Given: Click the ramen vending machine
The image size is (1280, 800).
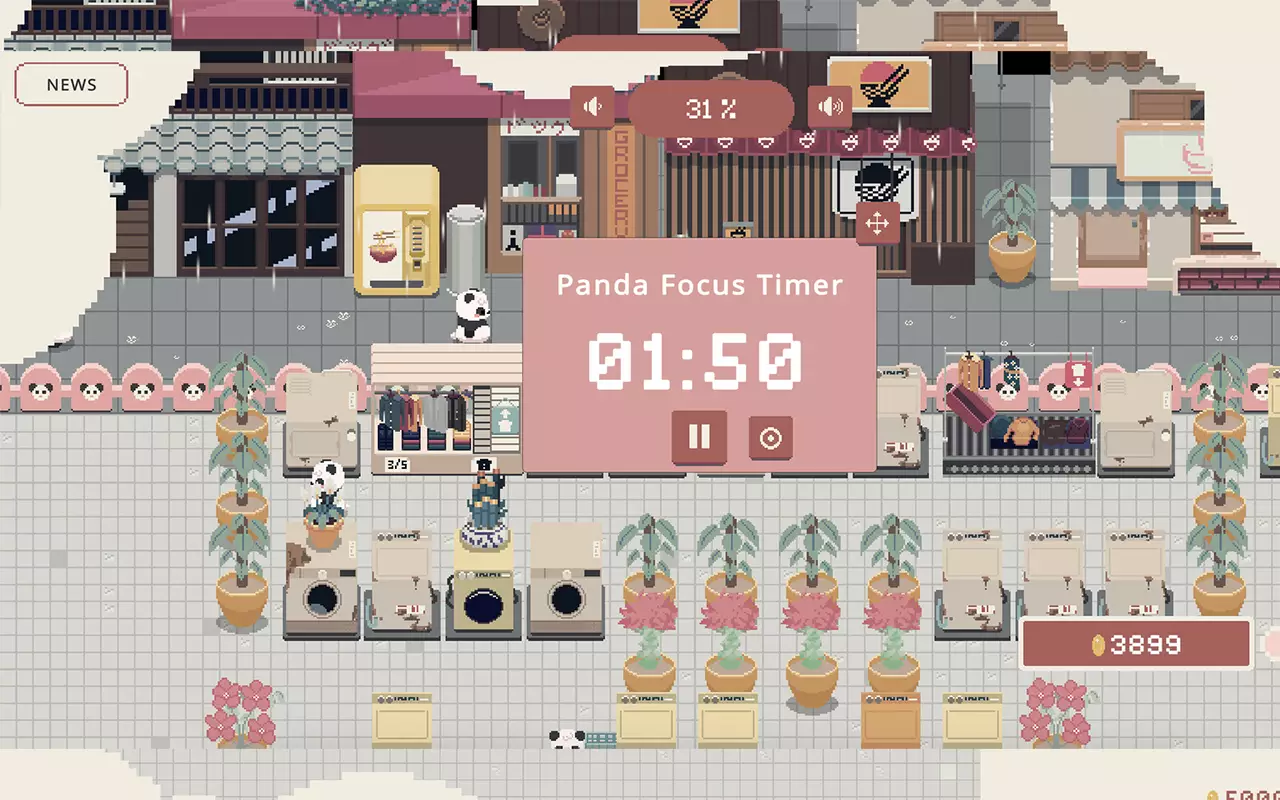Looking at the screenshot, I should click(399, 230).
